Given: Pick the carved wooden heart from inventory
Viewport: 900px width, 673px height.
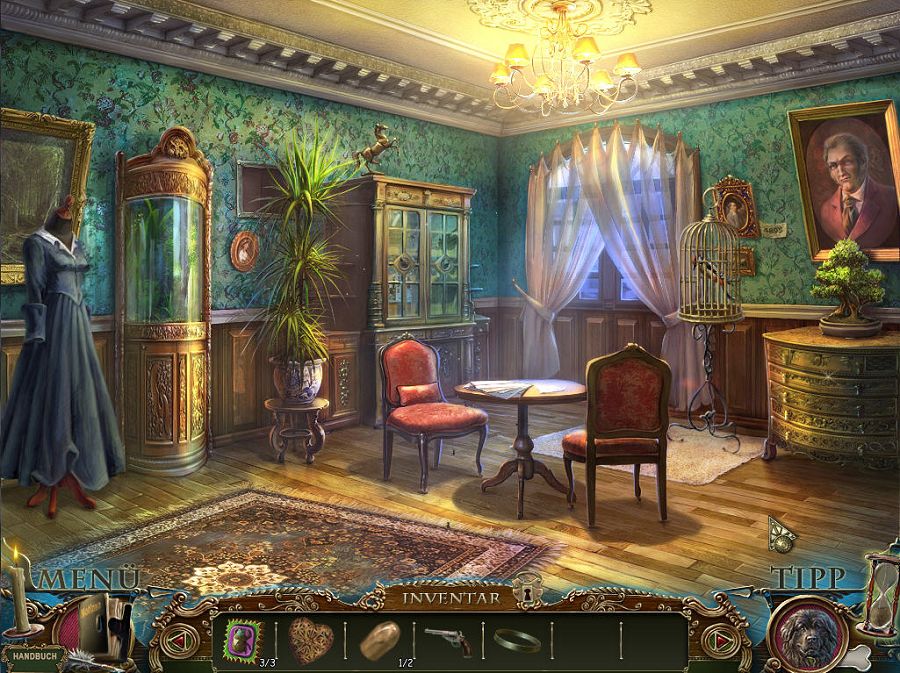Looking at the screenshot, I should 311,637.
